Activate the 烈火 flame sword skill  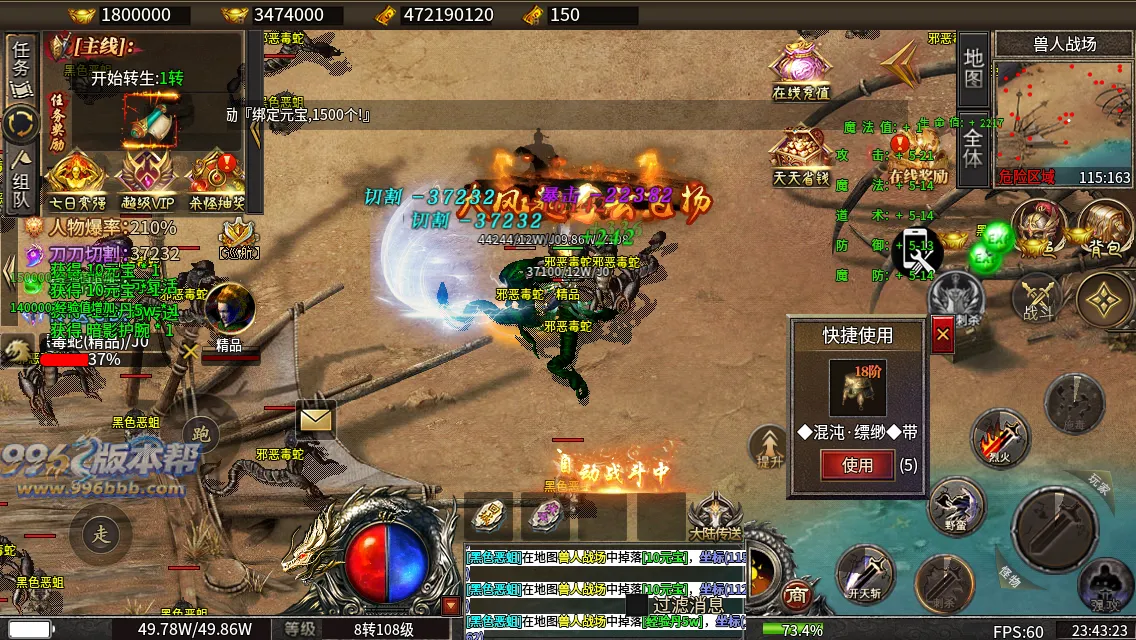pyautogui.click(x=999, y=438)
